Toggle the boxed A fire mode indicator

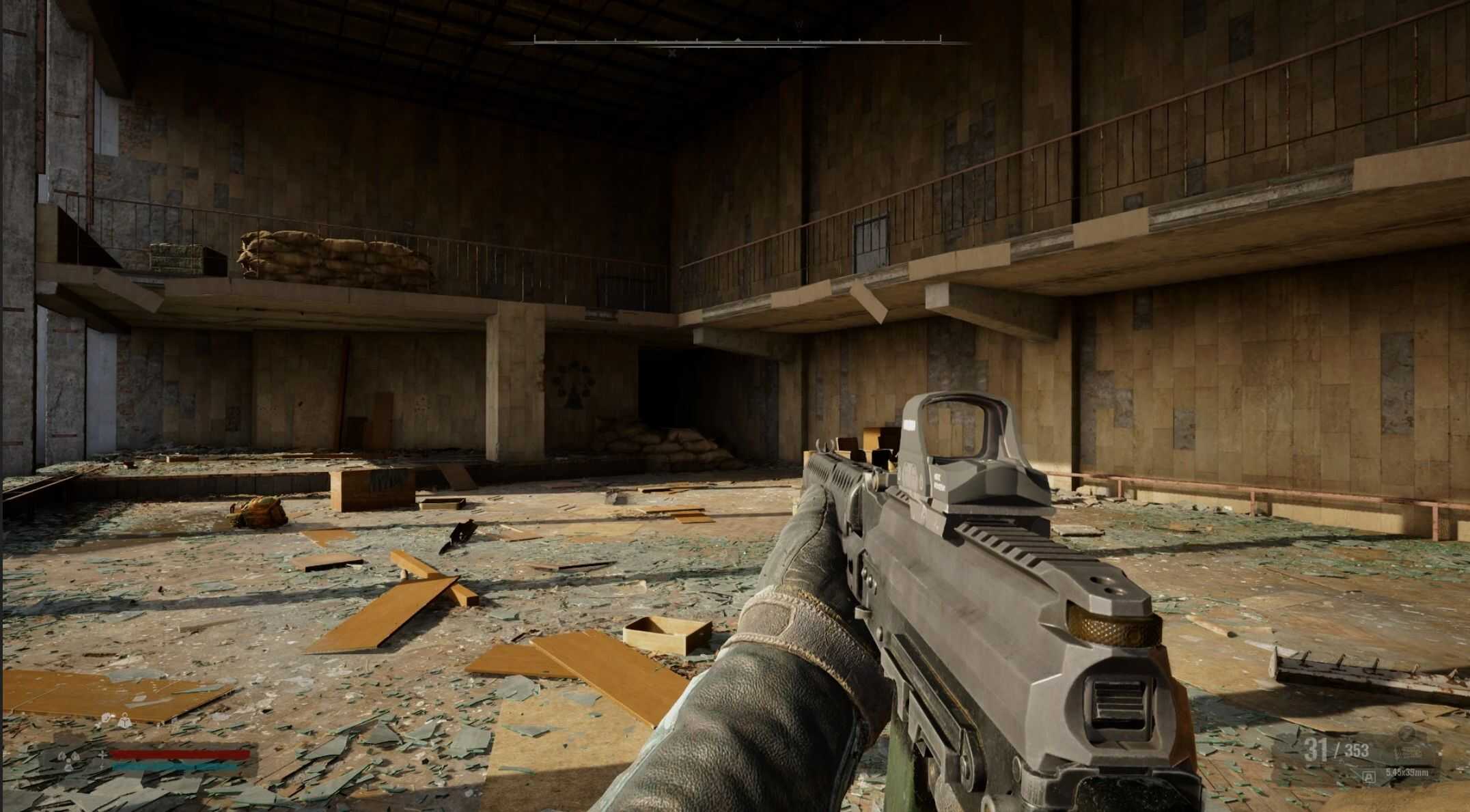click(x=1368, y=776)
